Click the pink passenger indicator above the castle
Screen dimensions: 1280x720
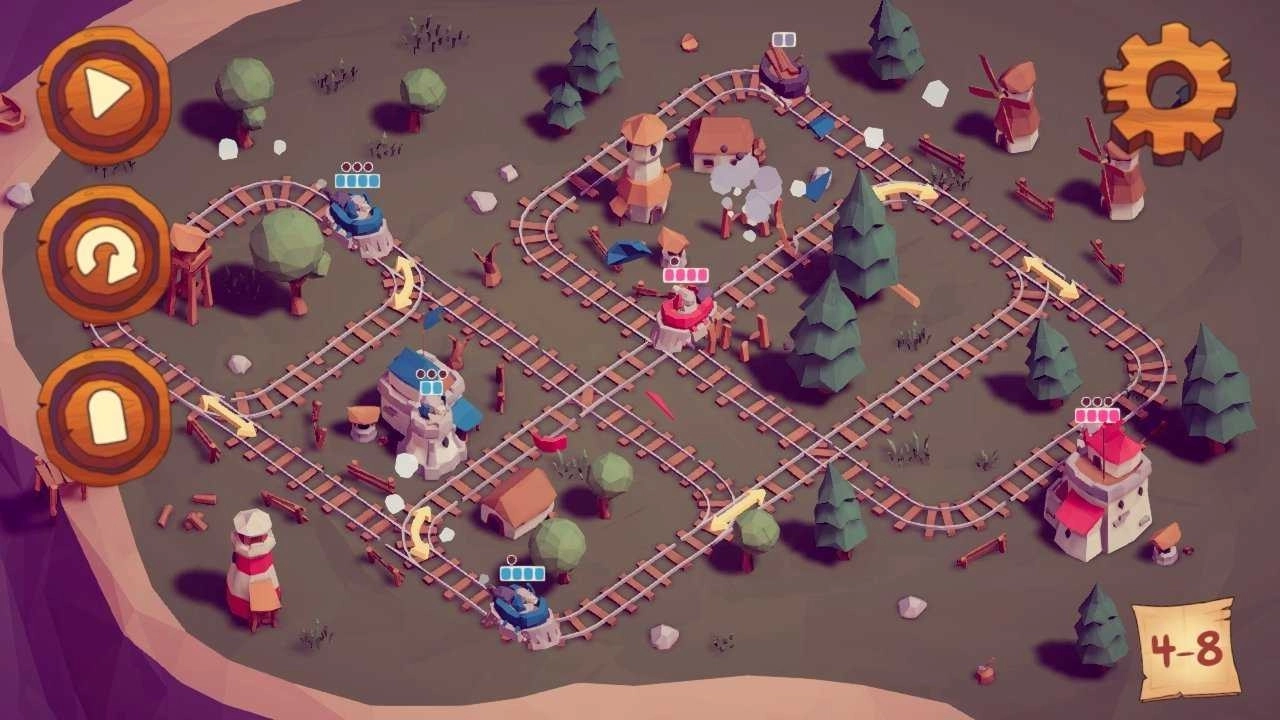click(x=1096, y=417)
